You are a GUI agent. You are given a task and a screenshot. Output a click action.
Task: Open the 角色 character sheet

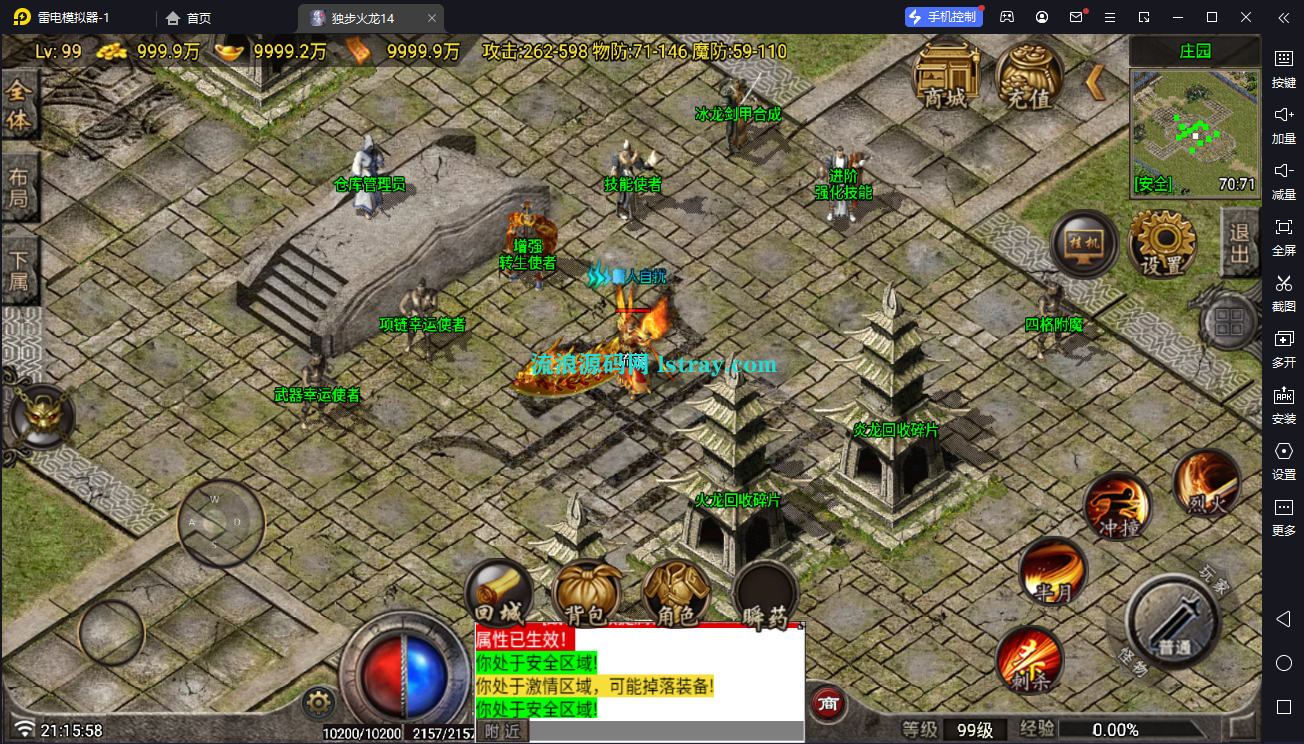point(676,594)
